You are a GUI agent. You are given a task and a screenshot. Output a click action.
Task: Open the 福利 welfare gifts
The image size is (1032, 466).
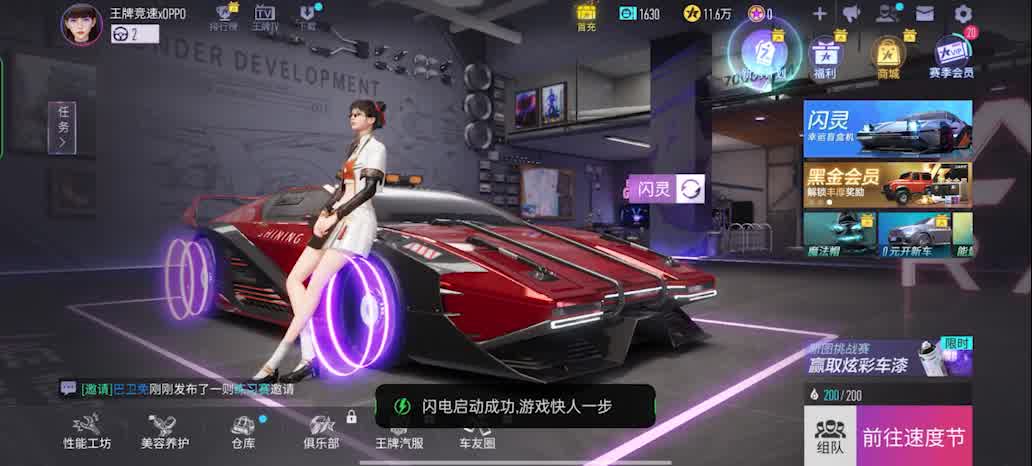pyautogui.click(x=825, y=56)
